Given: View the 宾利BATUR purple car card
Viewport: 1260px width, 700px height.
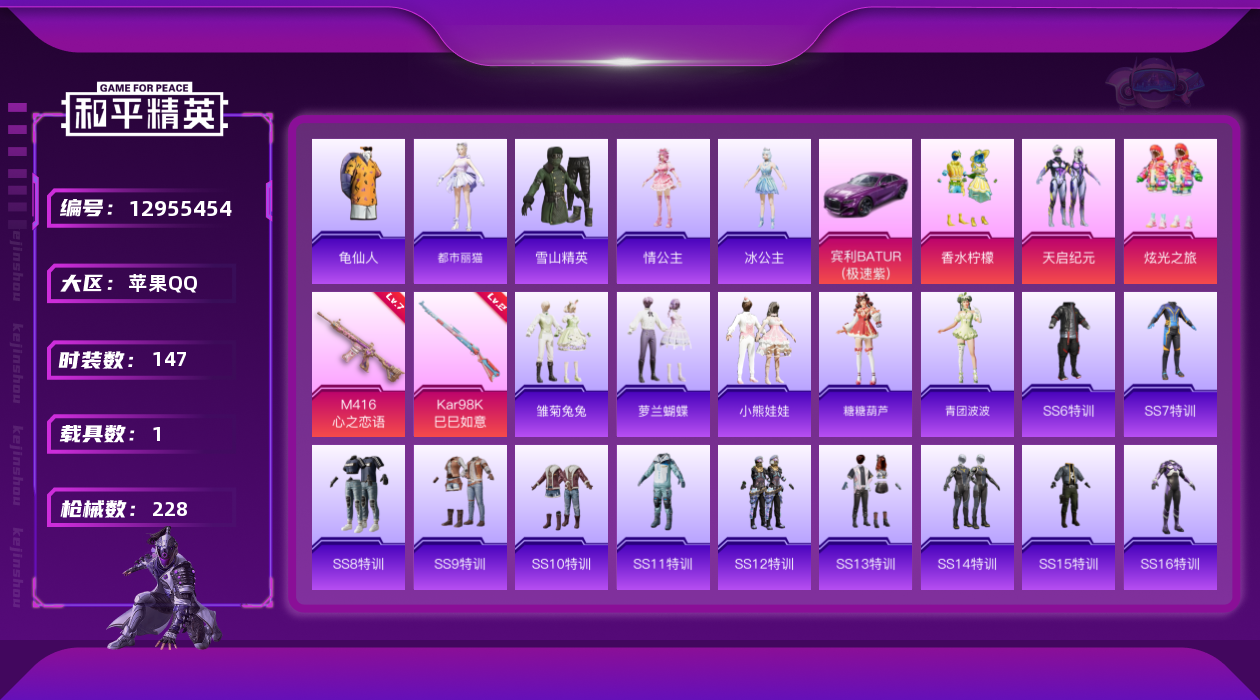Looking at the screenshot, I should coord(865,211).
